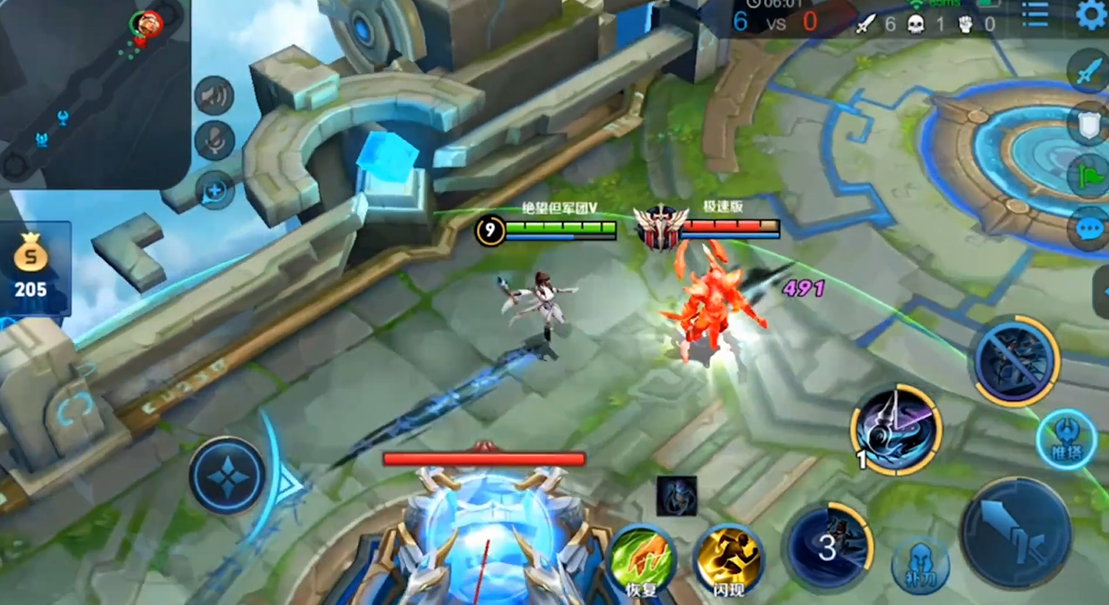Tap the small passive skill icon above 闪现
This screenshot has height=605, width=1109.
tap(677, 496)
